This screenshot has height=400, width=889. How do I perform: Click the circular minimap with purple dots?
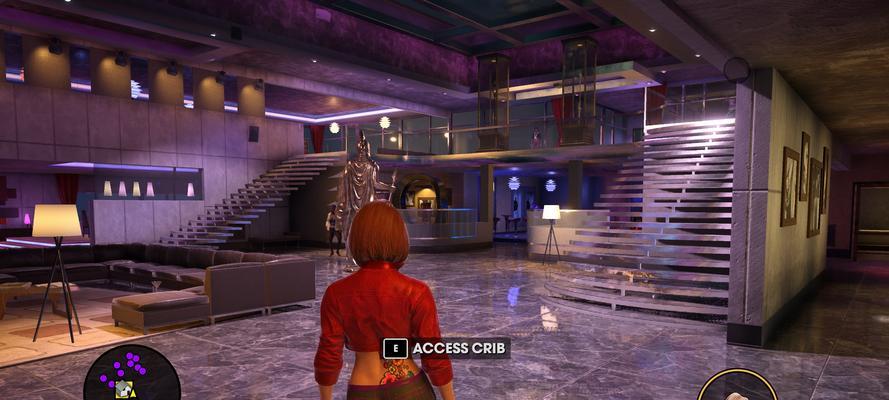132,376
